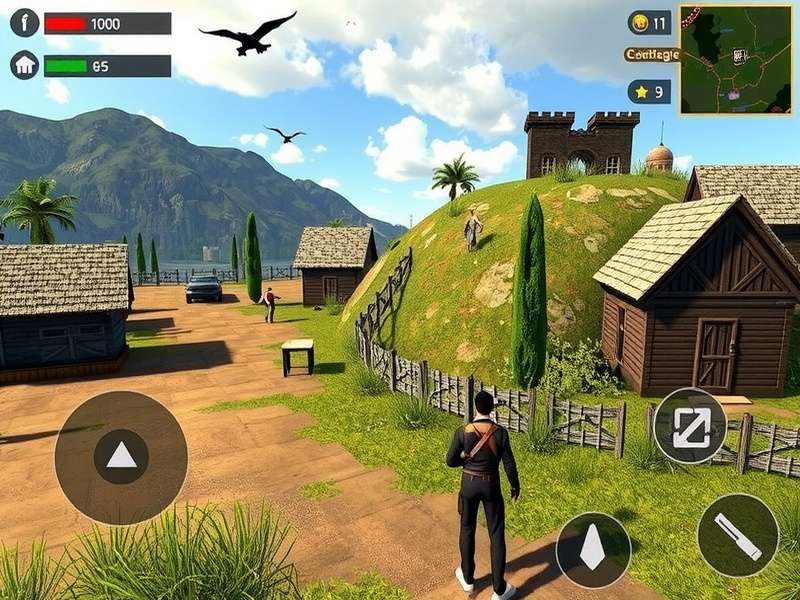Tap the diagonal double-arrow swap button
This screenshot has height=600, width=800.
click(689, 426)
